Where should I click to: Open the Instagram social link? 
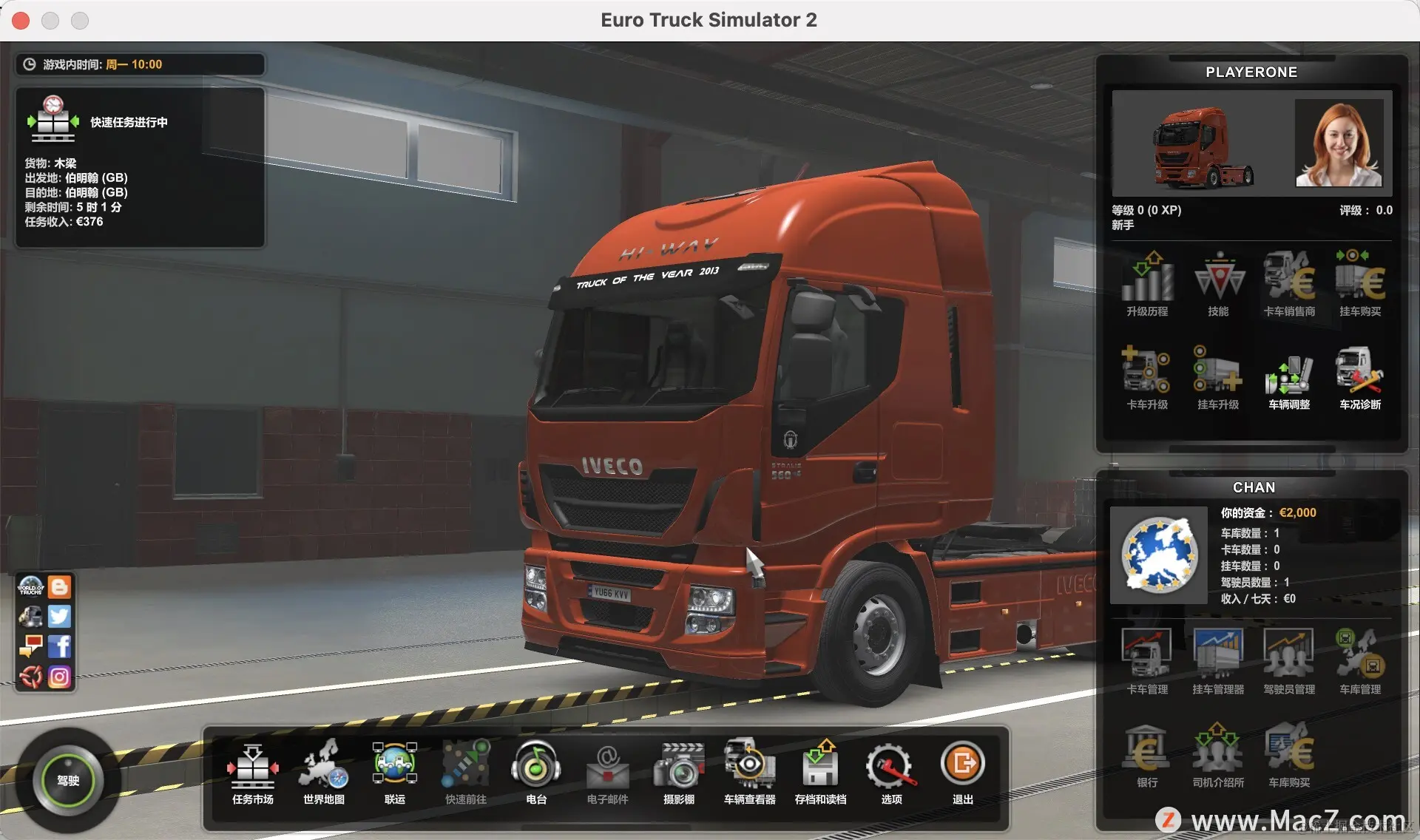tap(60, 677)
